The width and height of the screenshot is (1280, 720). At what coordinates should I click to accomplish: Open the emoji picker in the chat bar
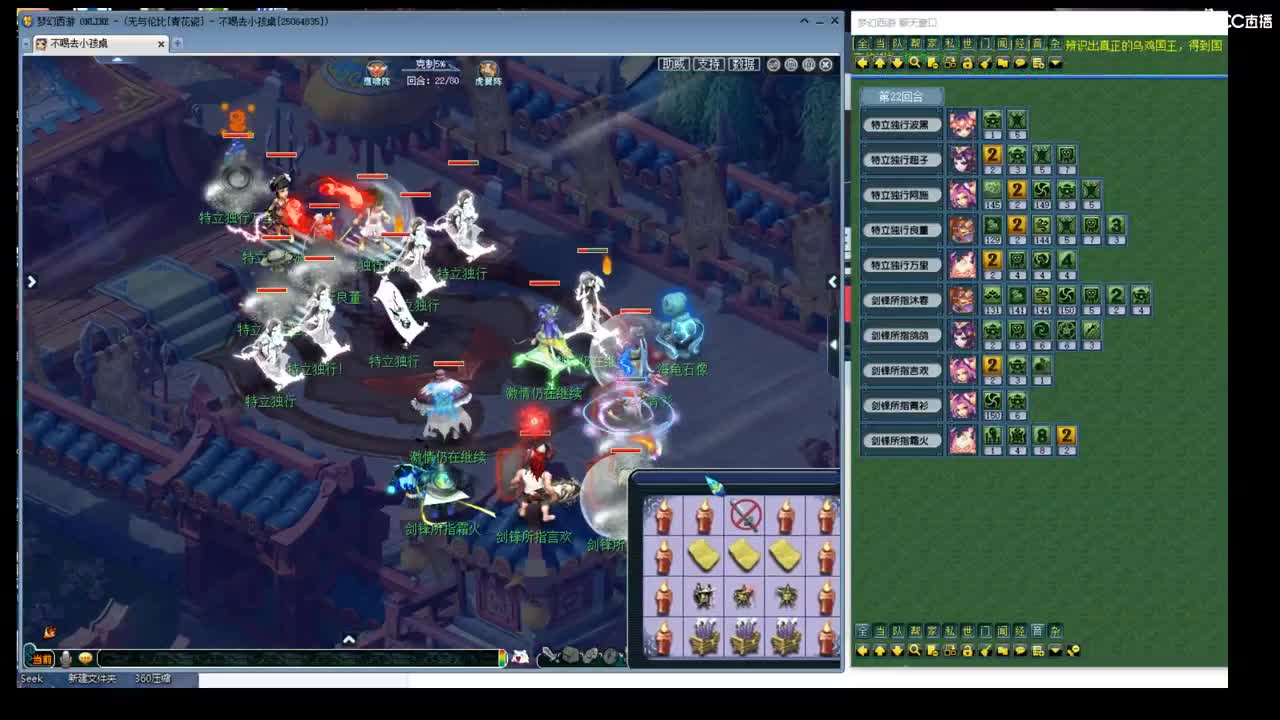pyautogui.click(x=84, y=659)
